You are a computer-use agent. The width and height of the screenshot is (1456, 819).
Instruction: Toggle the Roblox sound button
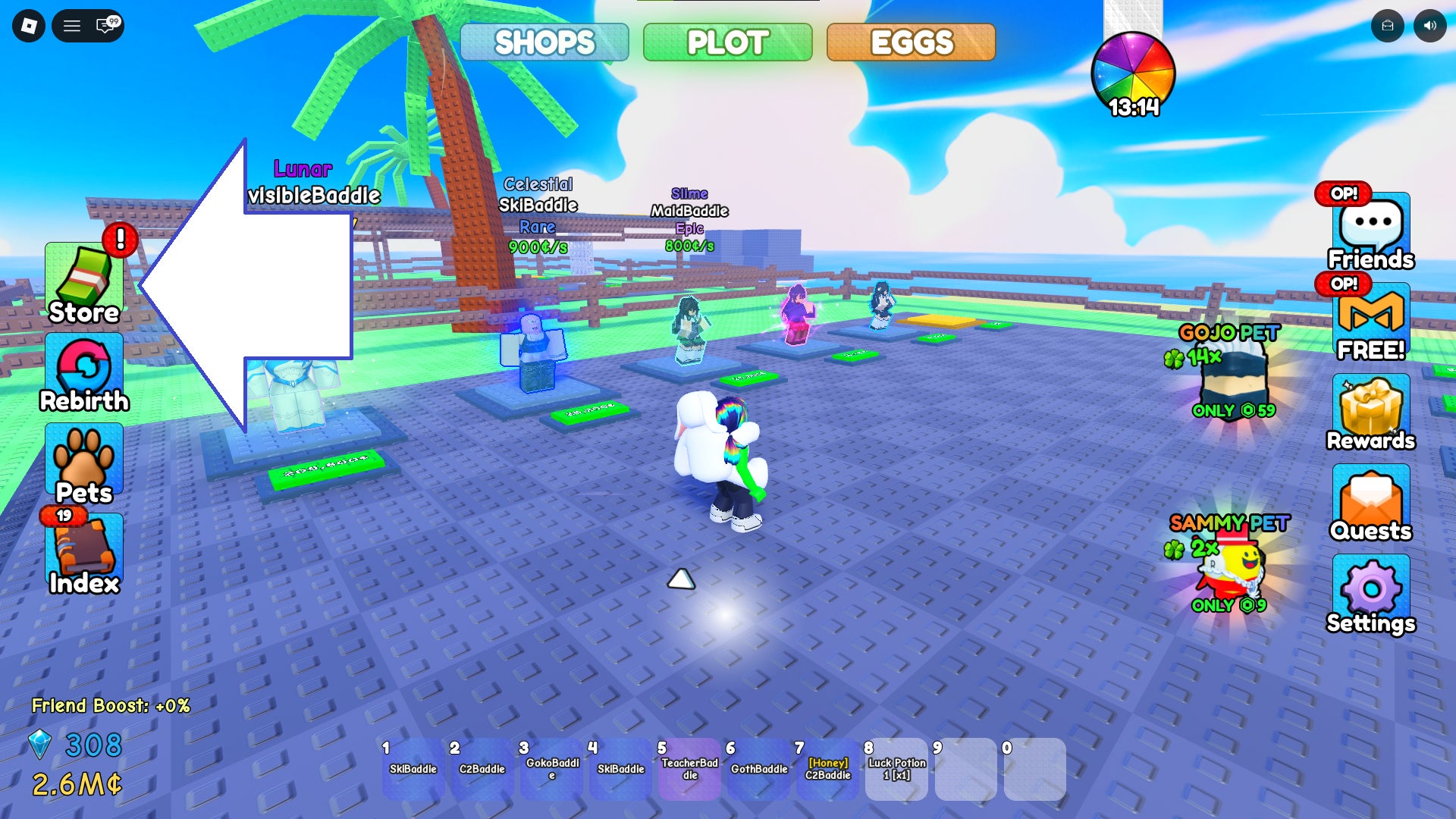[x=1429, y=26]
